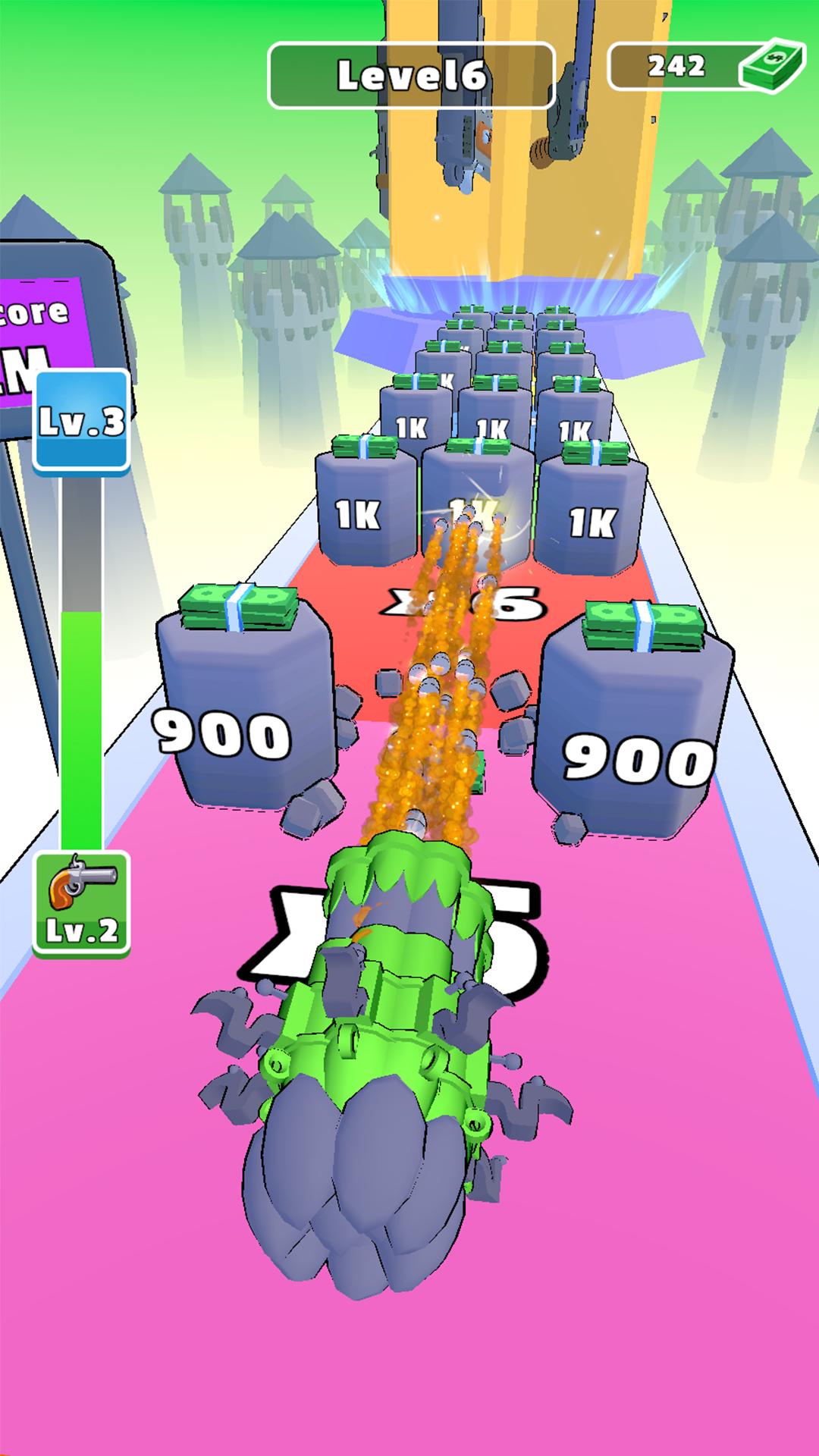Open the green cash stack icon
Screen dimensions: 819x1456
[x=771, y=68]
